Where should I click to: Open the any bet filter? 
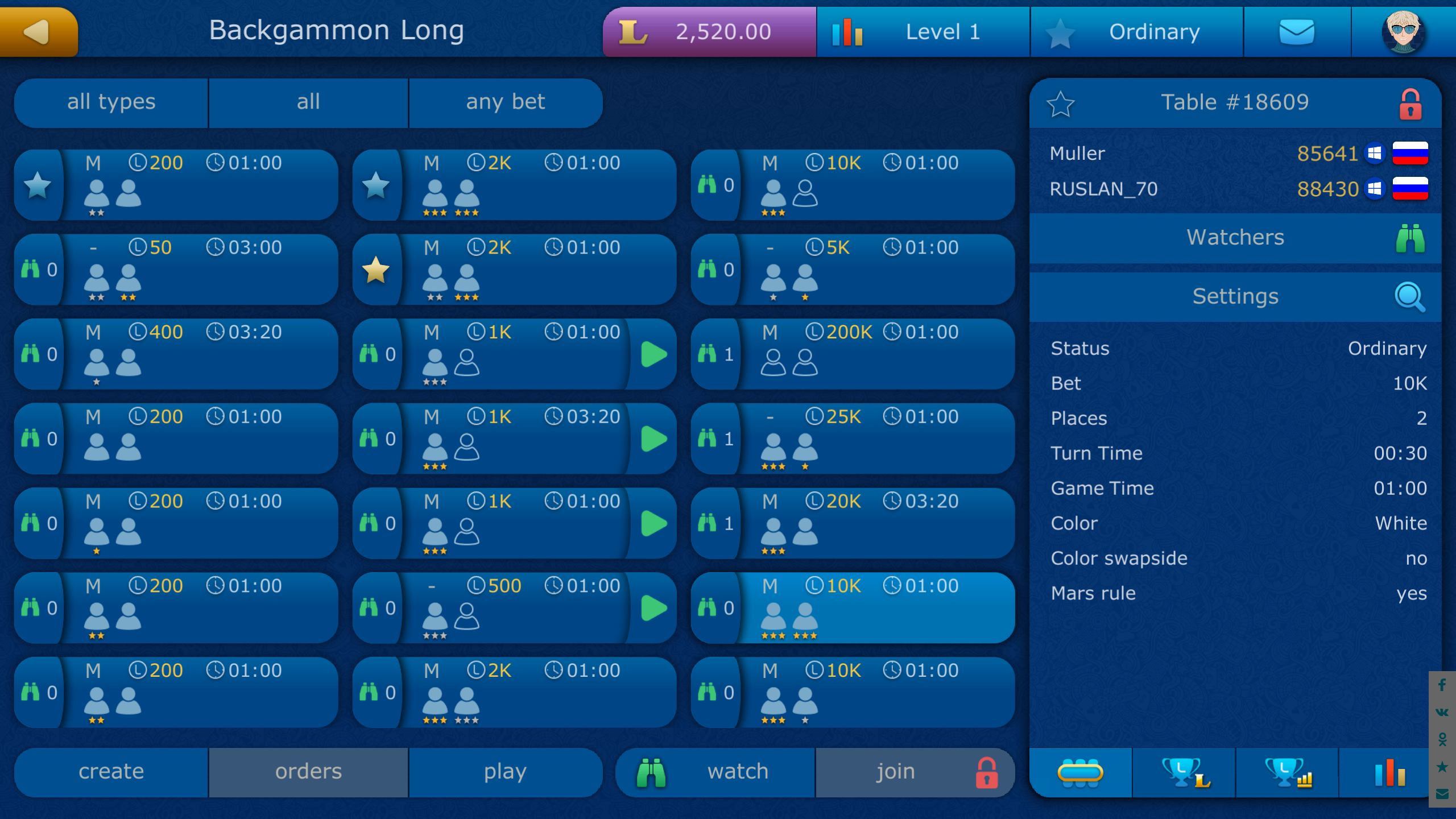tap(506, 102)
